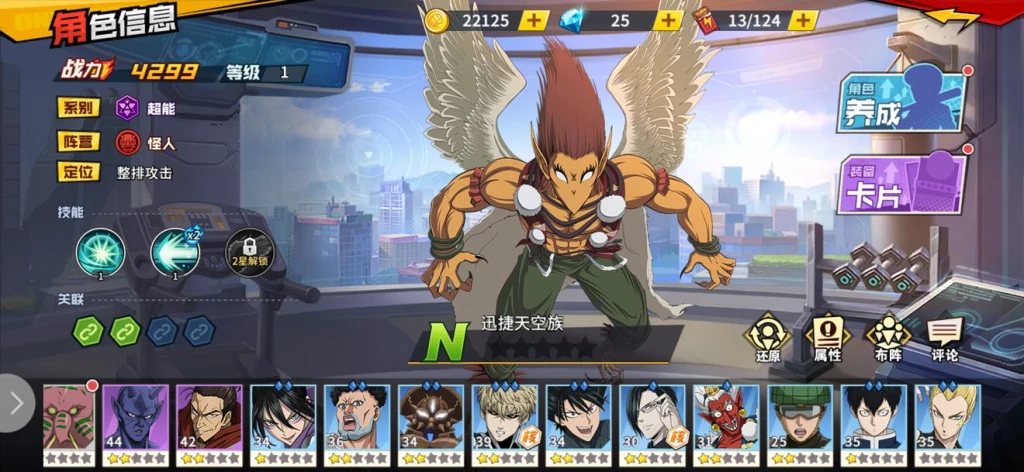
Task: Buy more blue diamonds with plus button
Action: 667,20
